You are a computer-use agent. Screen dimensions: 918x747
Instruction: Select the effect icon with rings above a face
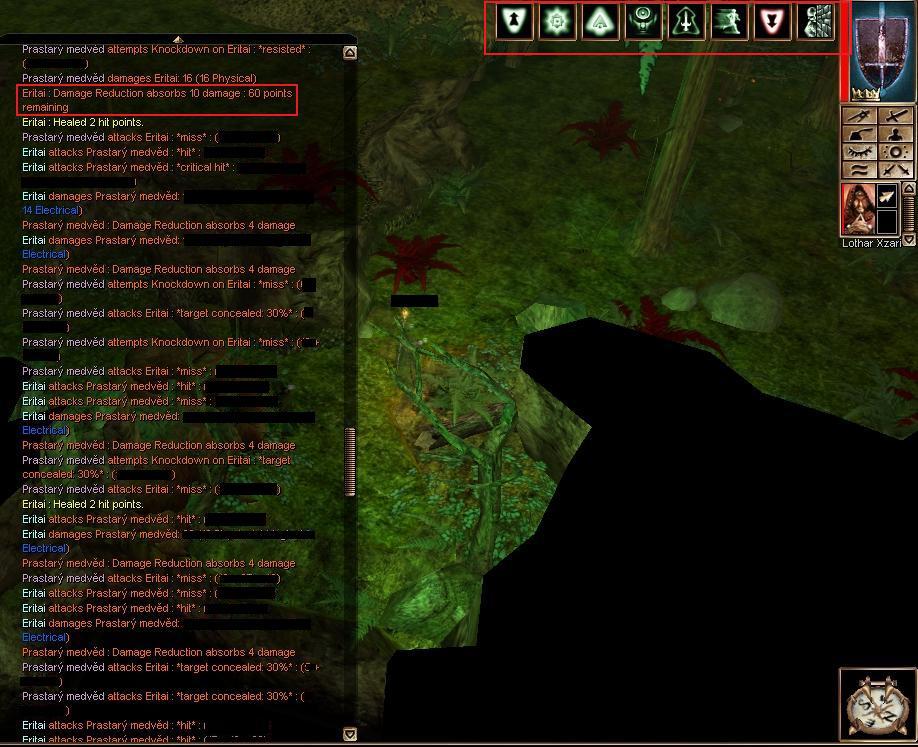pyautogui.click(x=643, y=22)
